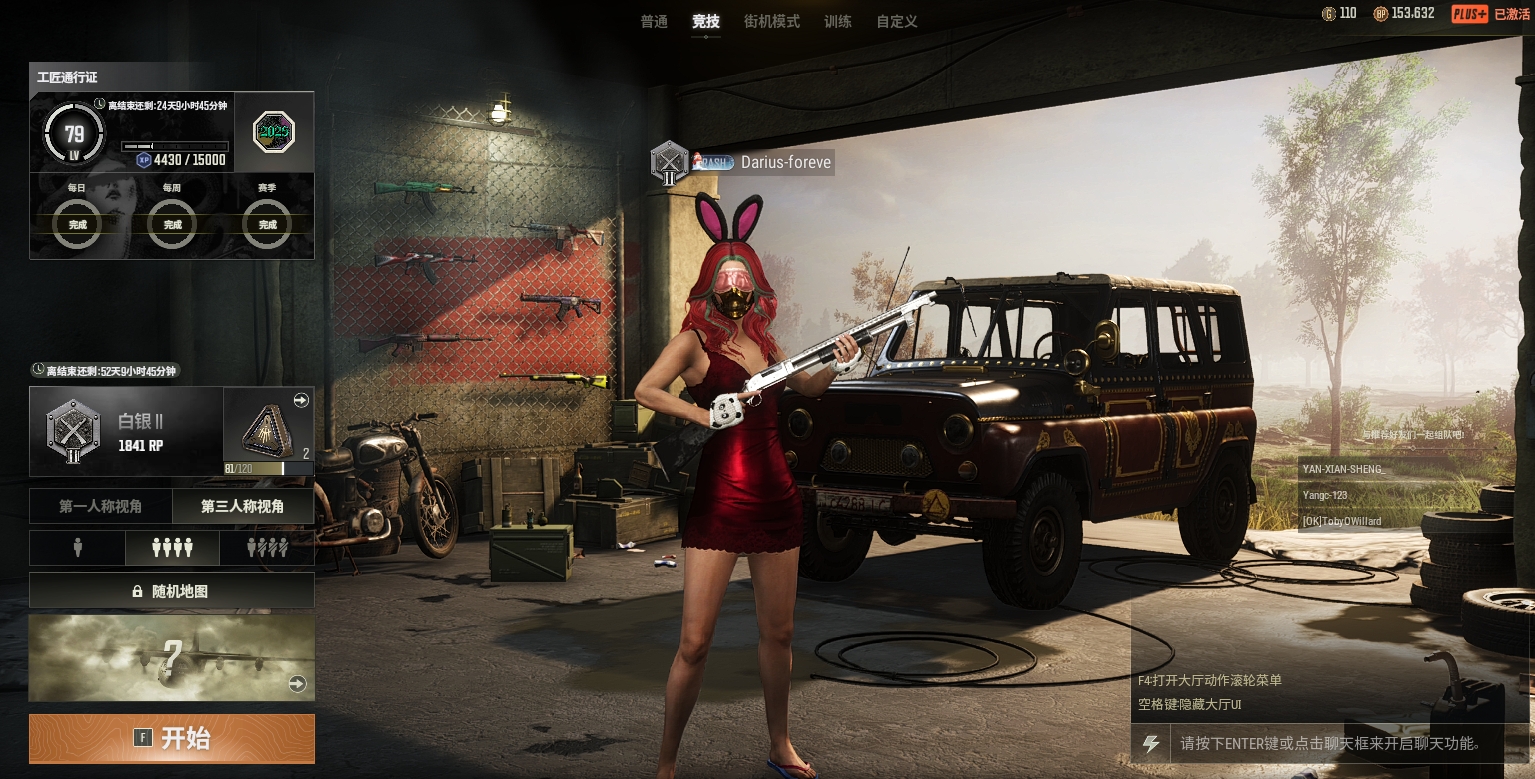The height and width of the screenshot is (779, 1535).
Task: Open the 白银 II rank details panel
Action: (126, 432)
